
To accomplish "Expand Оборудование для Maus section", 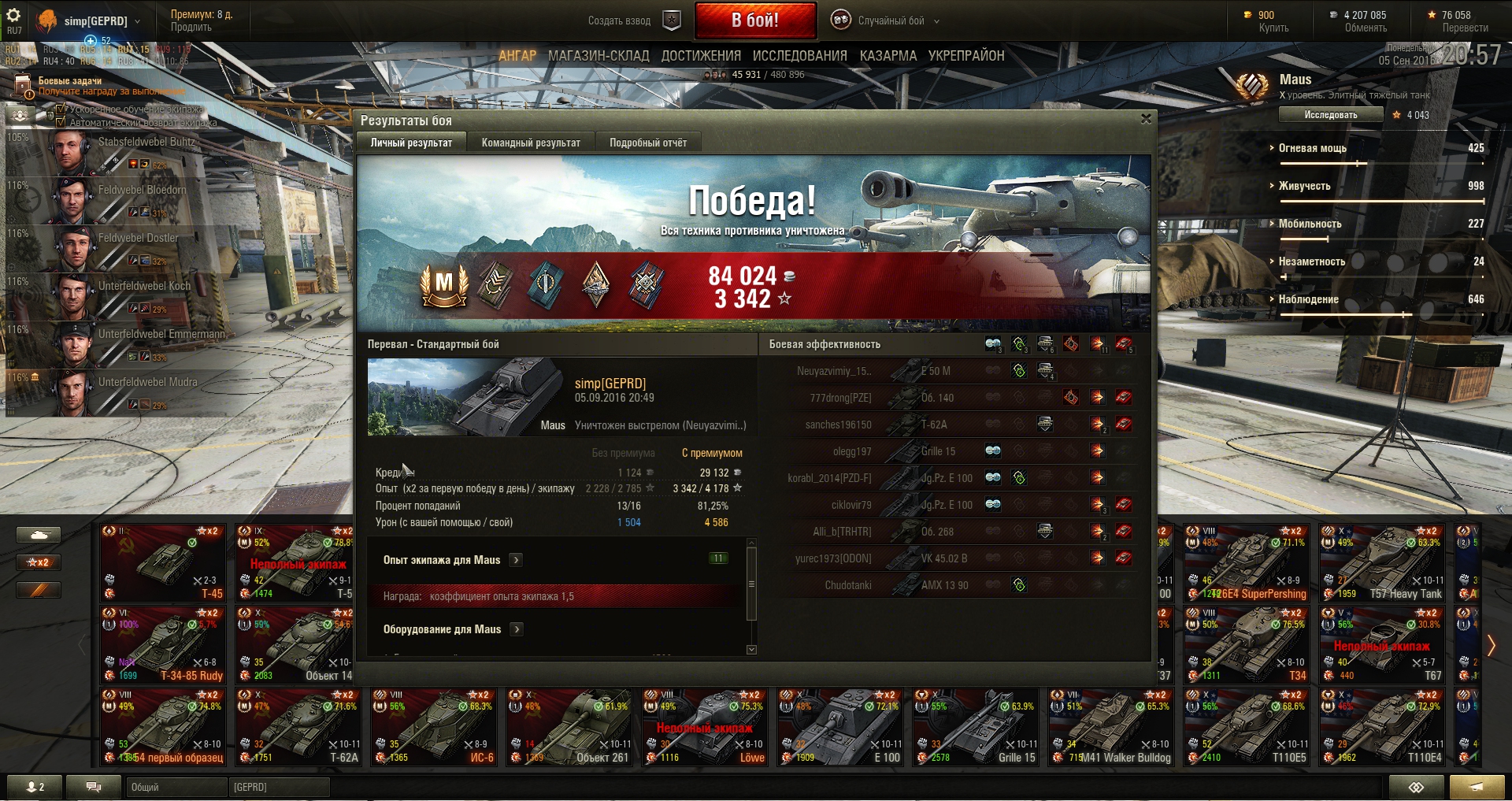I will [517, 629].
